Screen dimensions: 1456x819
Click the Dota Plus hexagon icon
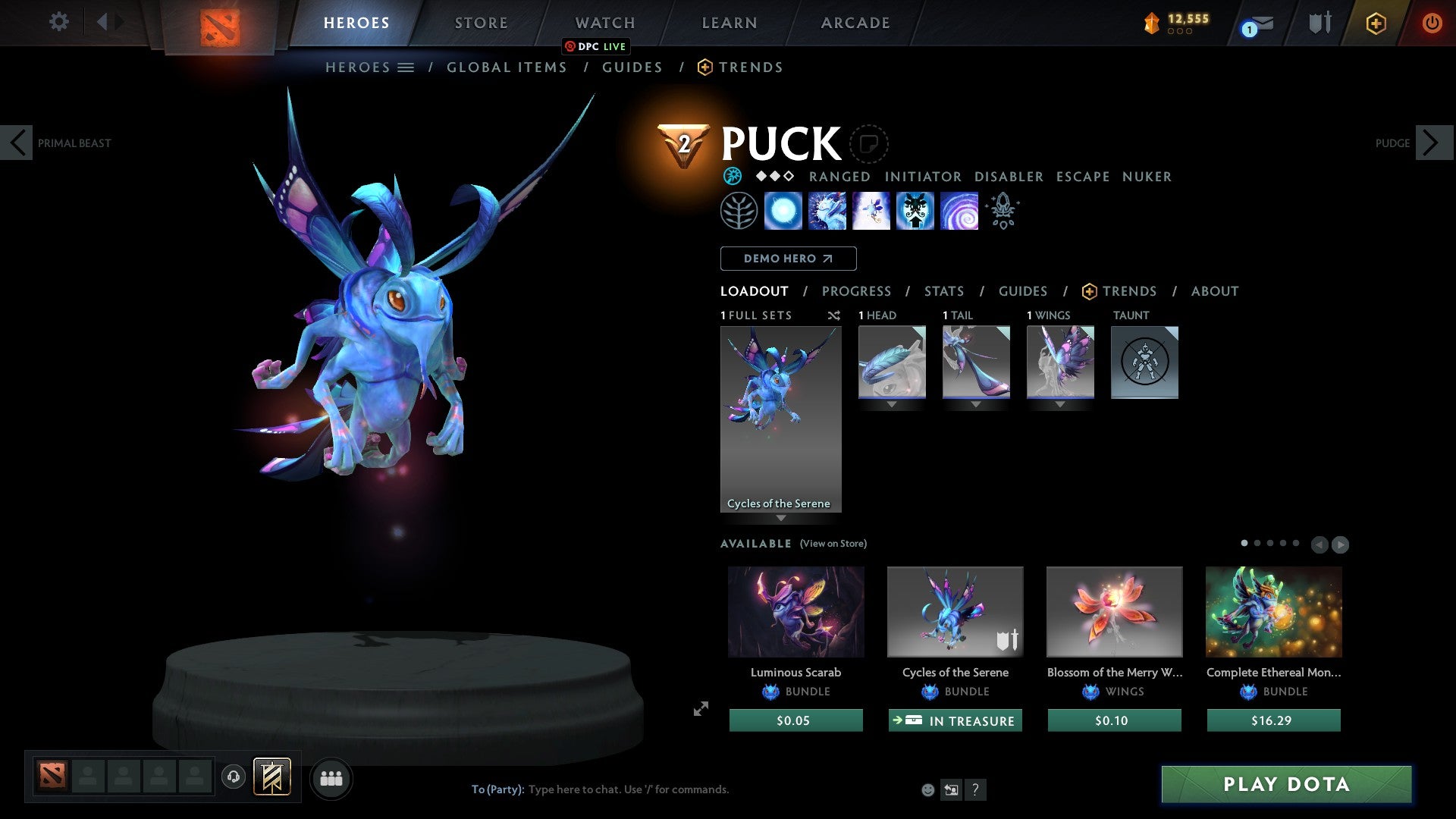pyautogui.click(x=1374, y=23)
